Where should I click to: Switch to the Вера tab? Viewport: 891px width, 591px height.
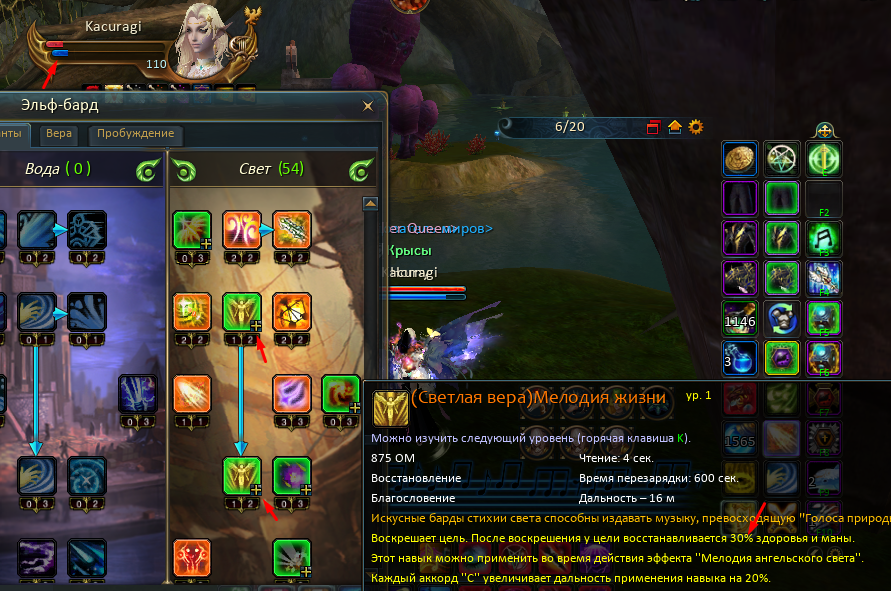59,134
